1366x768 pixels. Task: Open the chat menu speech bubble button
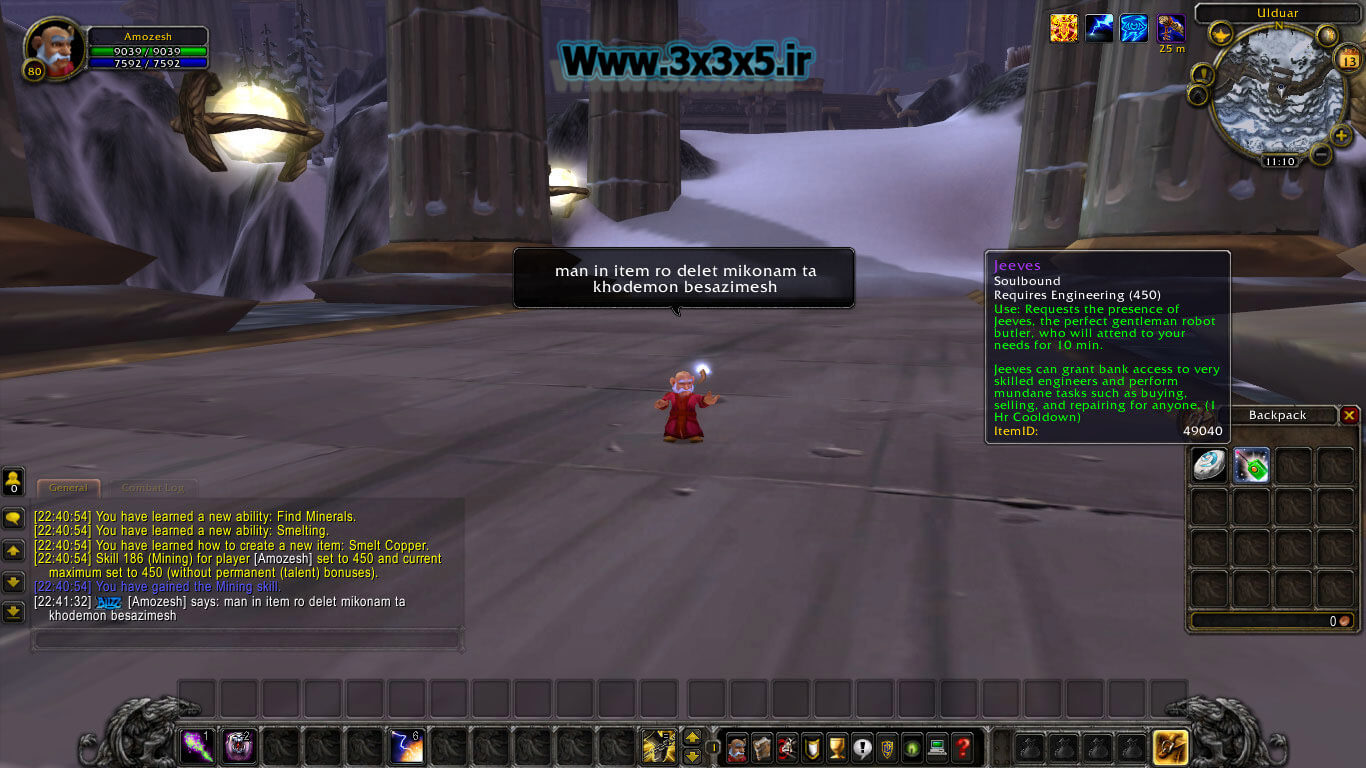coord(14,518)
